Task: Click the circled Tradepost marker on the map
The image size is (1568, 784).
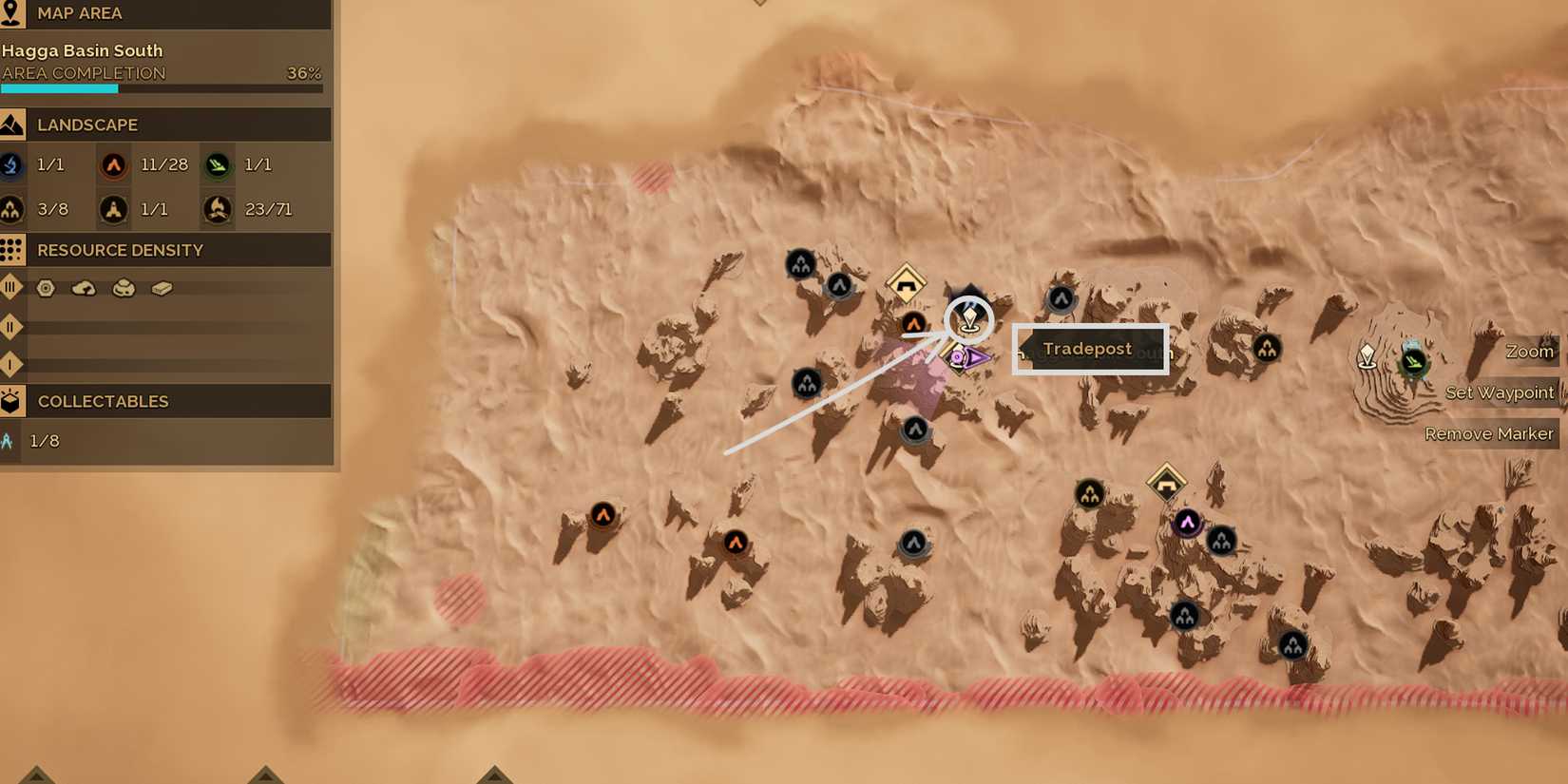Action: (968, 320)
